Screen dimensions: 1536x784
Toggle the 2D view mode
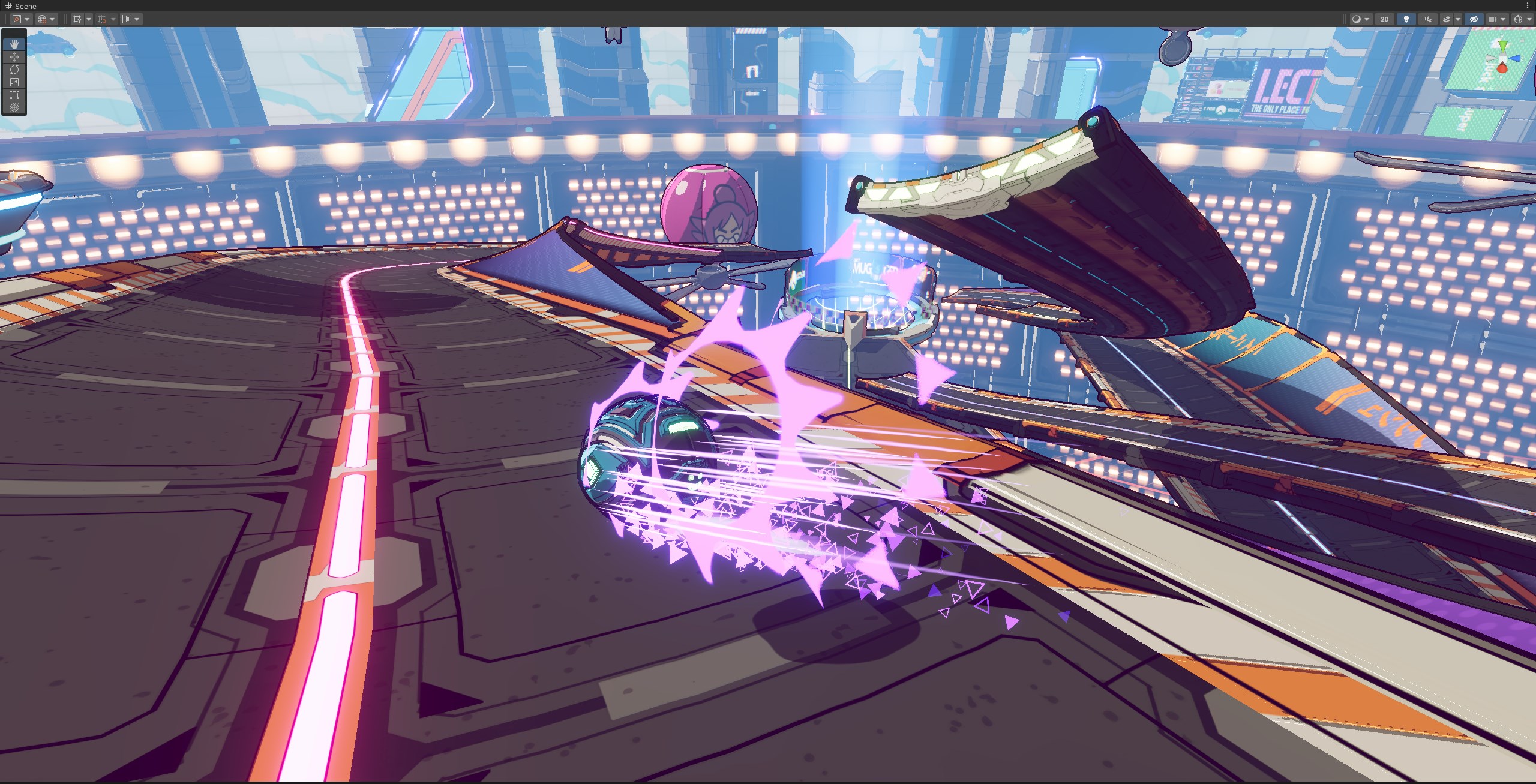(x=1384, y=19)
